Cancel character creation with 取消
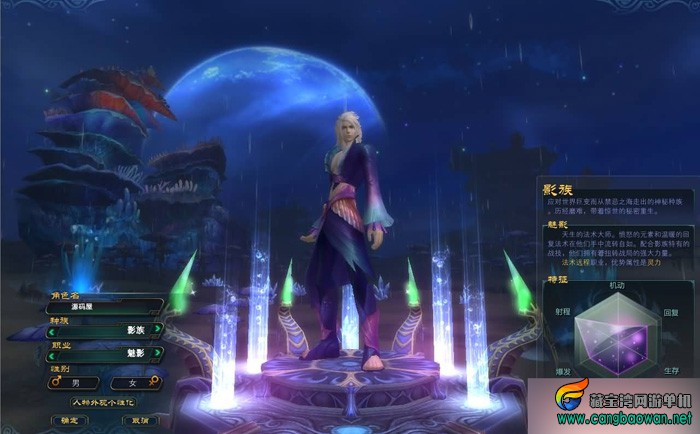Image resolution: width=700 pixels, height=434 pixels. tap(138, 420)
